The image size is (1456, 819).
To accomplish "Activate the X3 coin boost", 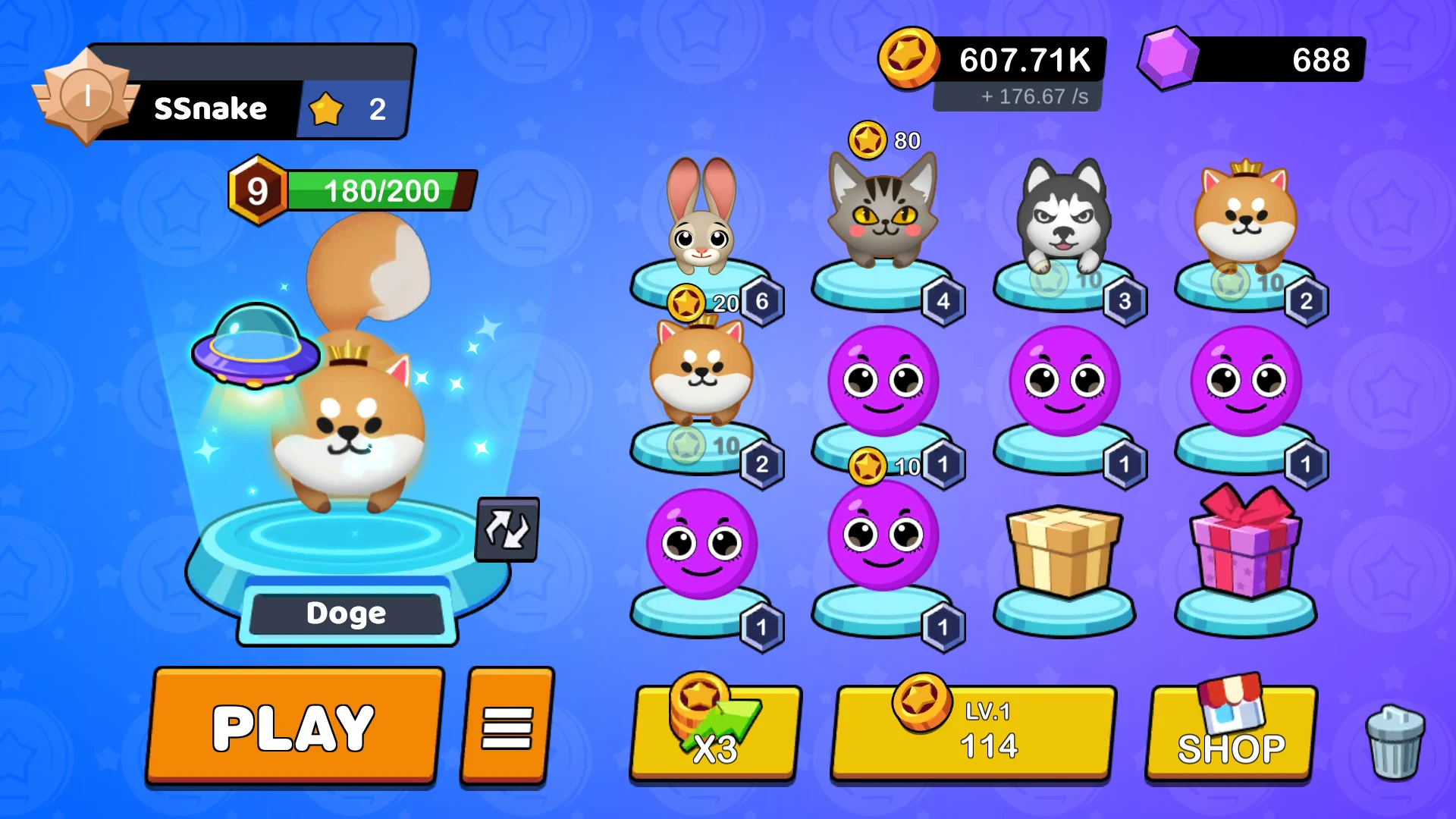I will pos(714,732).
